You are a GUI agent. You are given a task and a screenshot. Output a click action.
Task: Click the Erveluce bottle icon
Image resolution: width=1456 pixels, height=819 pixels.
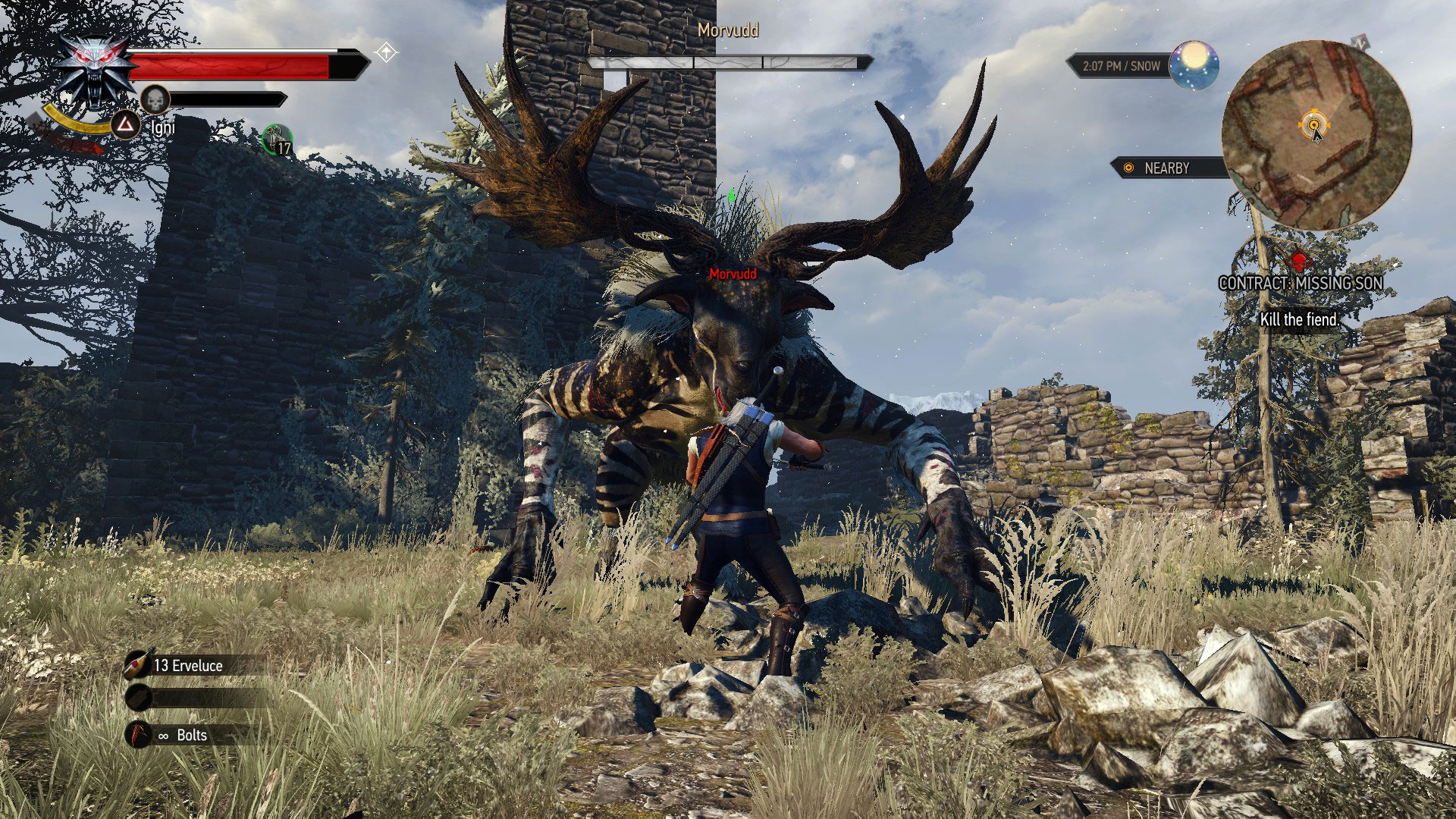[x=136, y=665]
